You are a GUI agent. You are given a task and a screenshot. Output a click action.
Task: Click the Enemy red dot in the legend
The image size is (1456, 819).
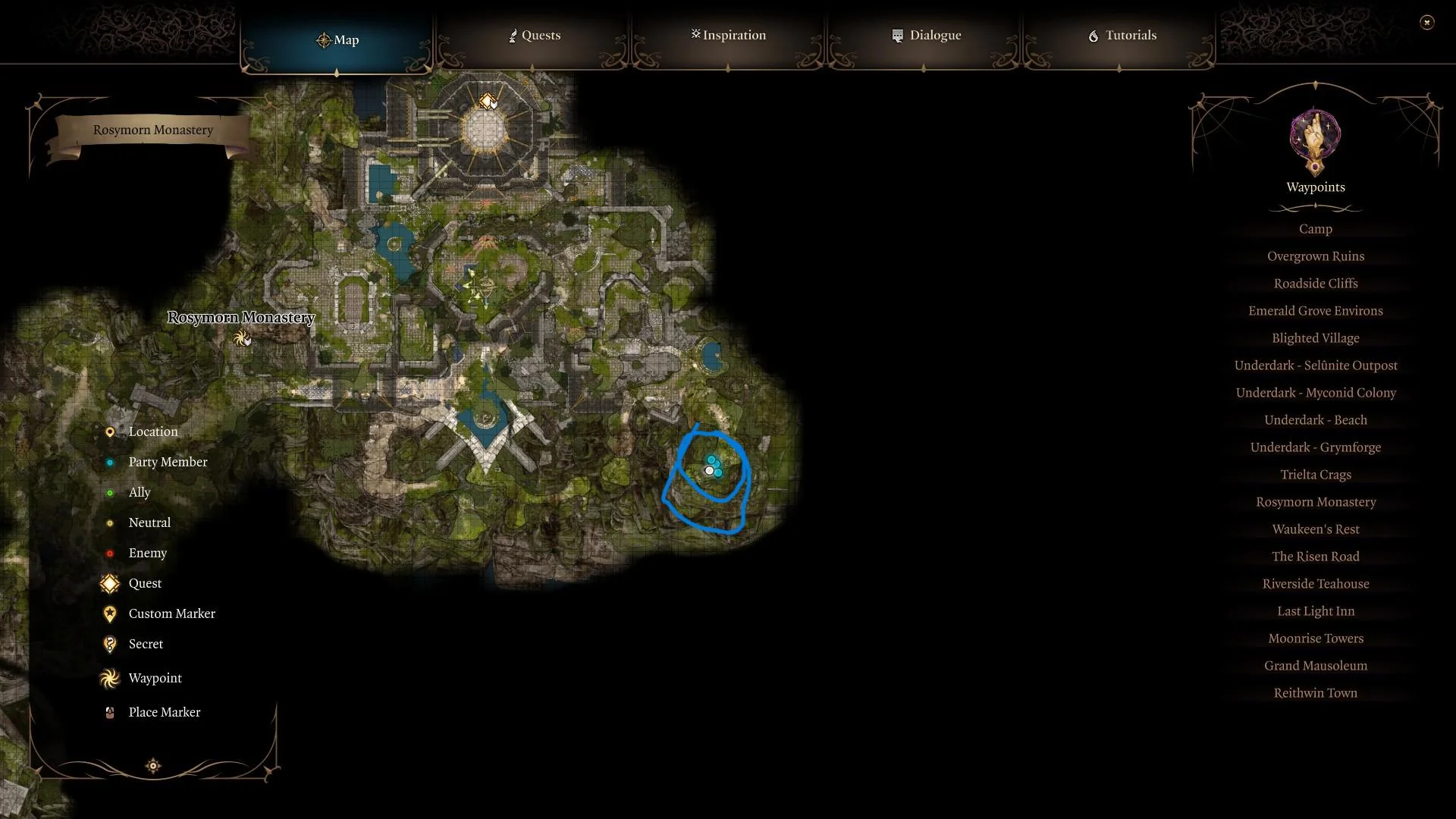pyautogui.click(x=110, y=553)
